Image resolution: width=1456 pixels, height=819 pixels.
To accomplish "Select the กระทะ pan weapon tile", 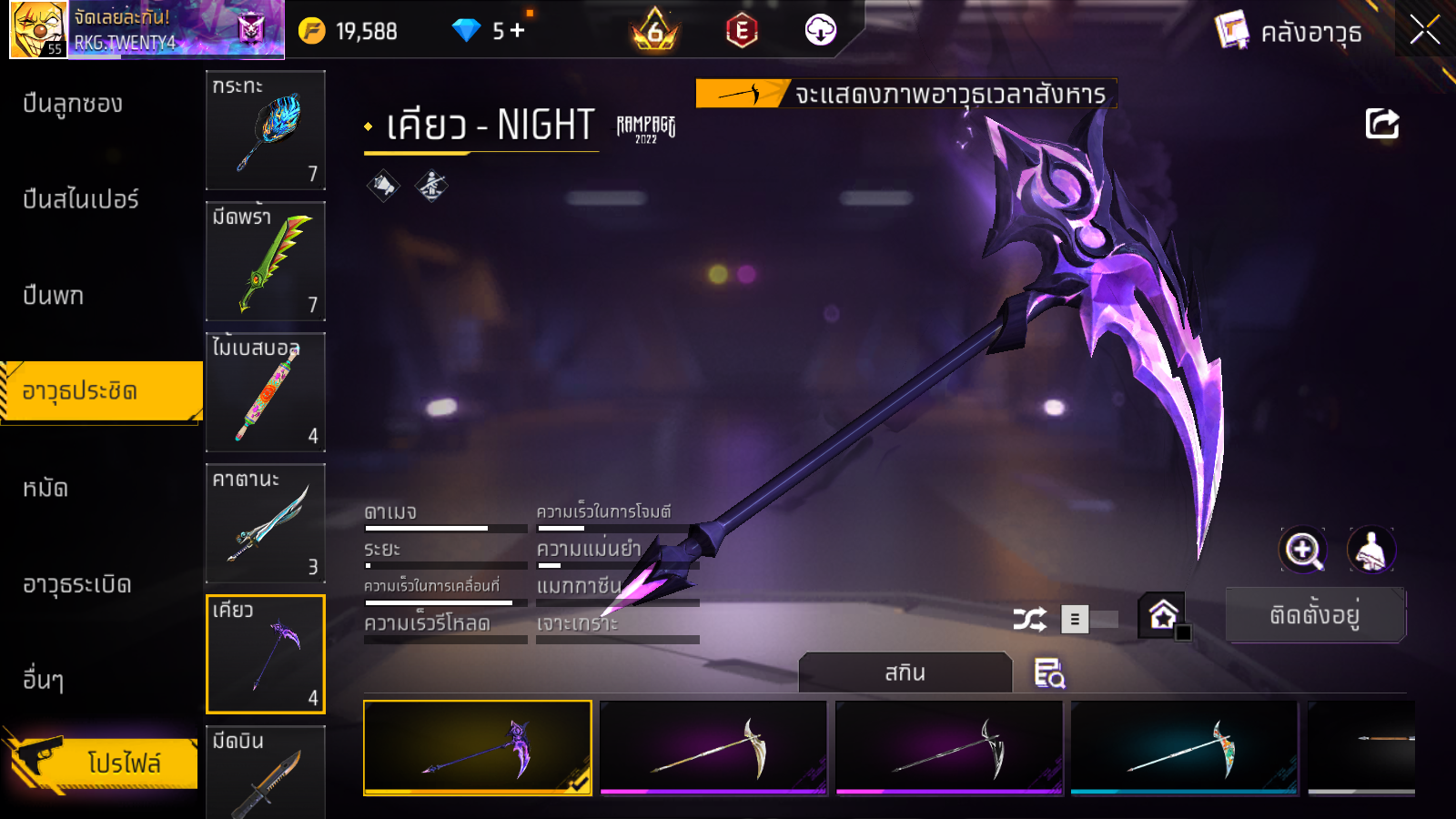I will (266, 130).
